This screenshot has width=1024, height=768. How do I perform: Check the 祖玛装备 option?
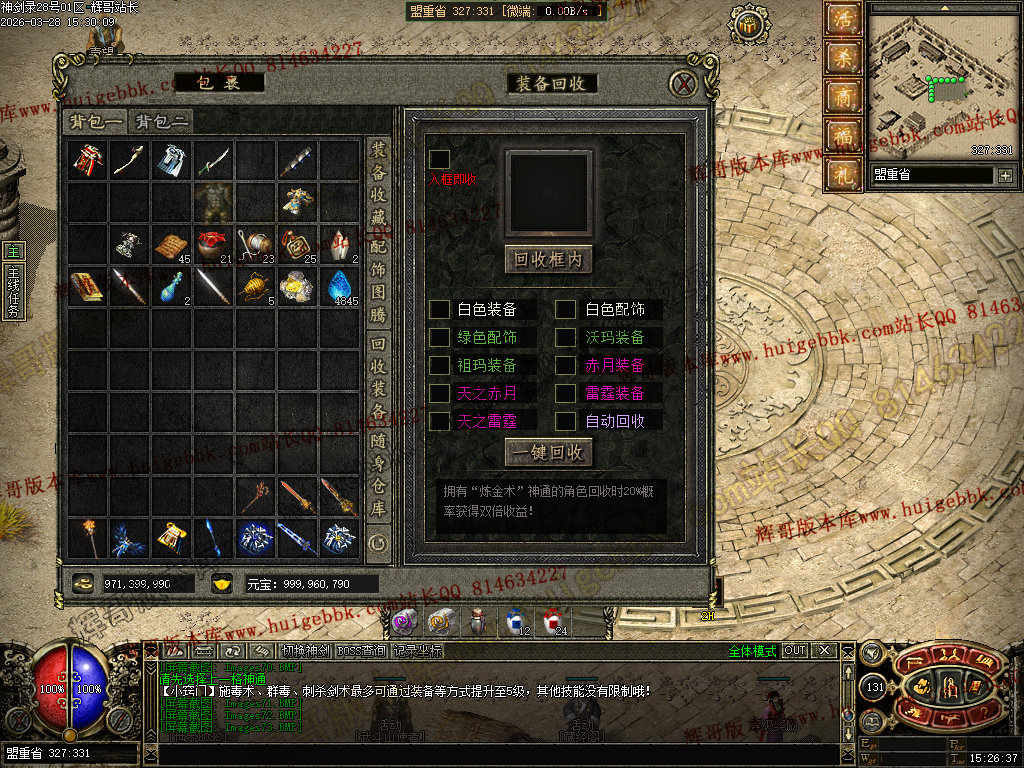click(x=440, y=366)
